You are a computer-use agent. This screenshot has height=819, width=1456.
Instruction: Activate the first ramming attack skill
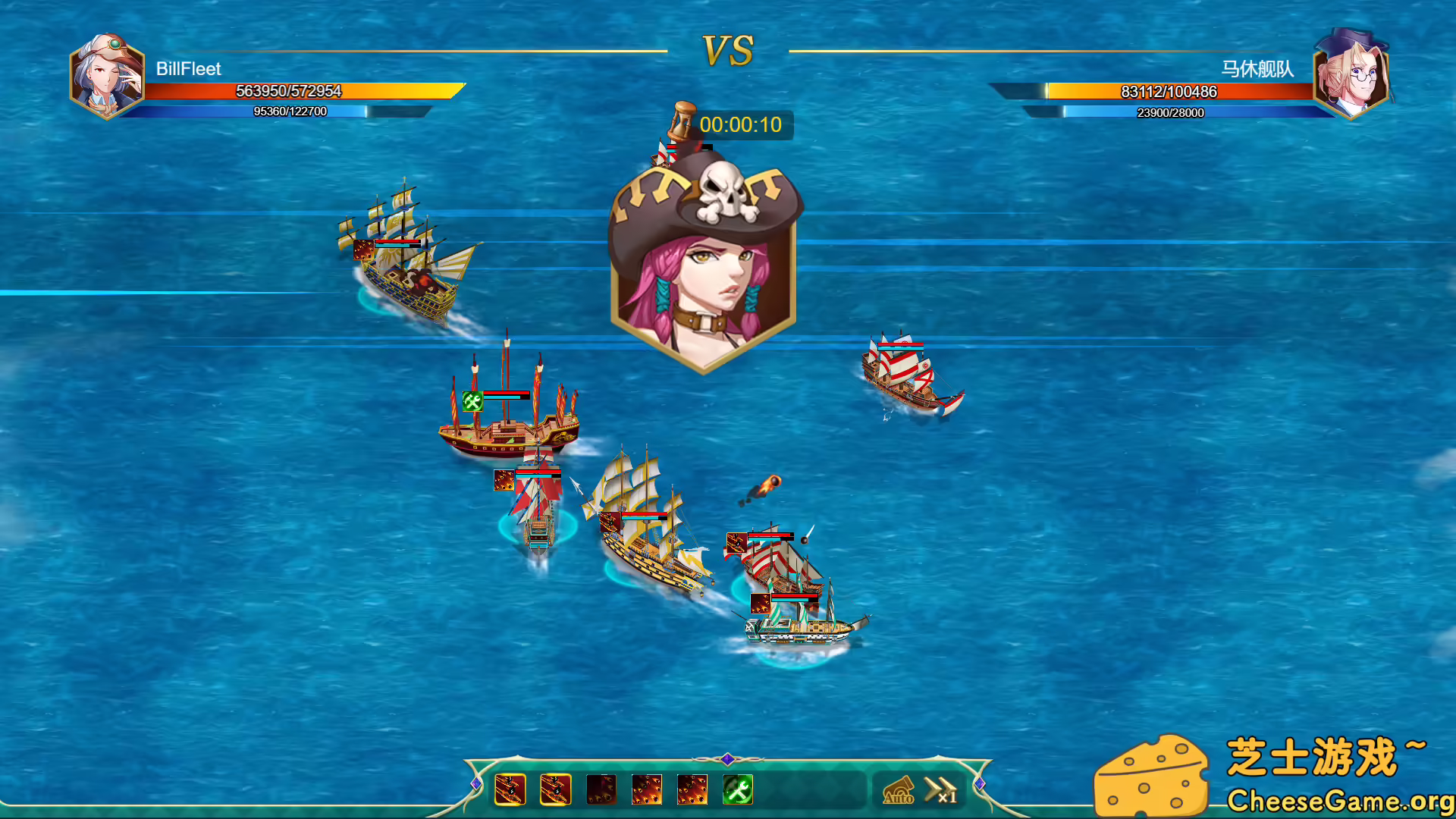tap(509, 789)
